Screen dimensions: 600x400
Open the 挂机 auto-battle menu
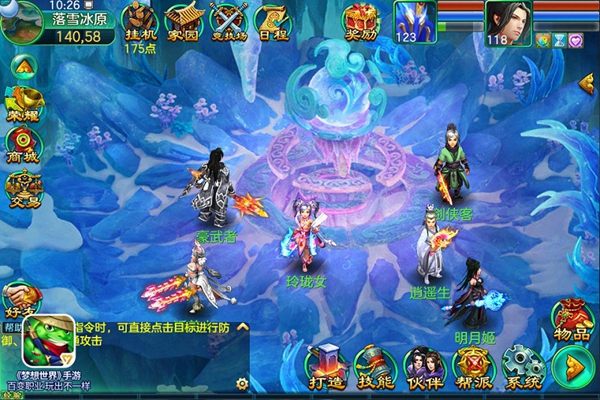pyautogui.click(x=139, y=20)
